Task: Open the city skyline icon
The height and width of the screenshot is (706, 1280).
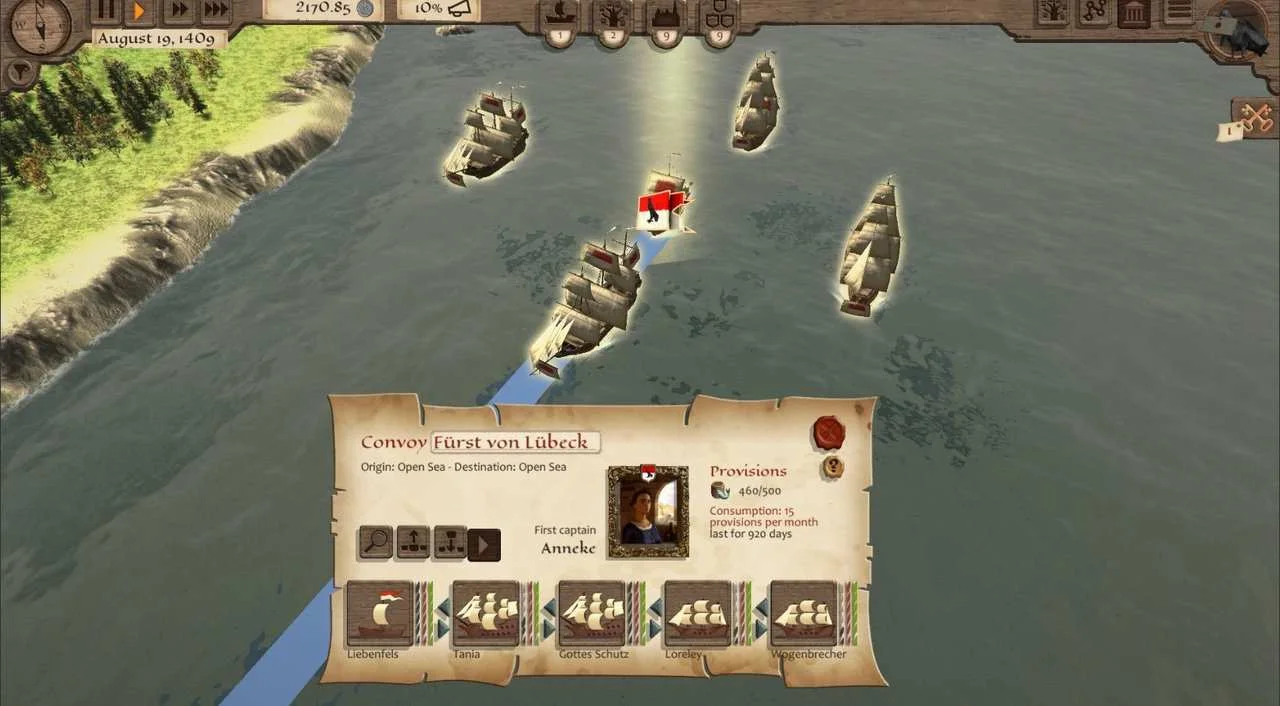Action: (665, 17)
